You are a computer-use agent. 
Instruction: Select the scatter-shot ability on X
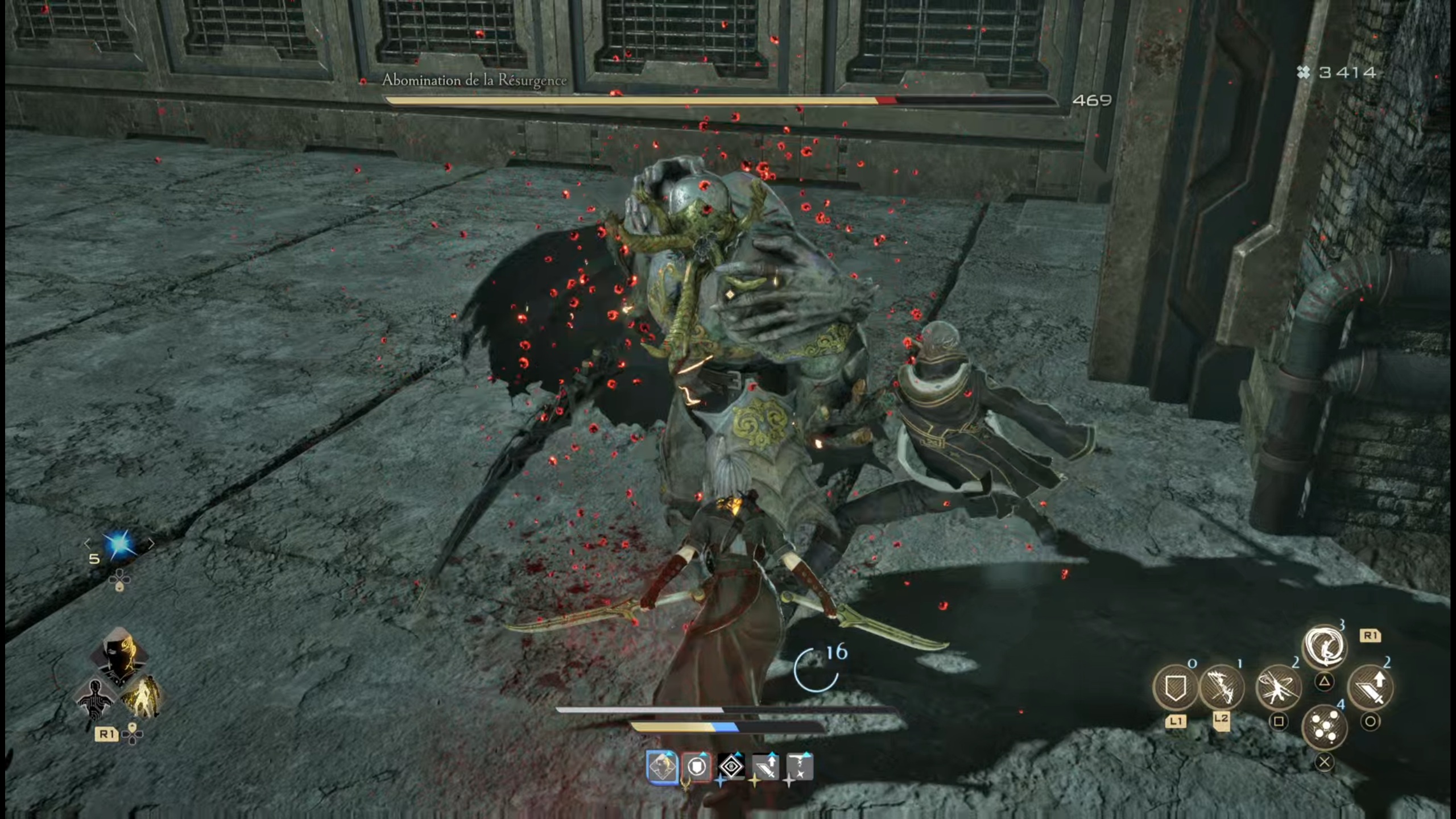(x=1325, y=728)
